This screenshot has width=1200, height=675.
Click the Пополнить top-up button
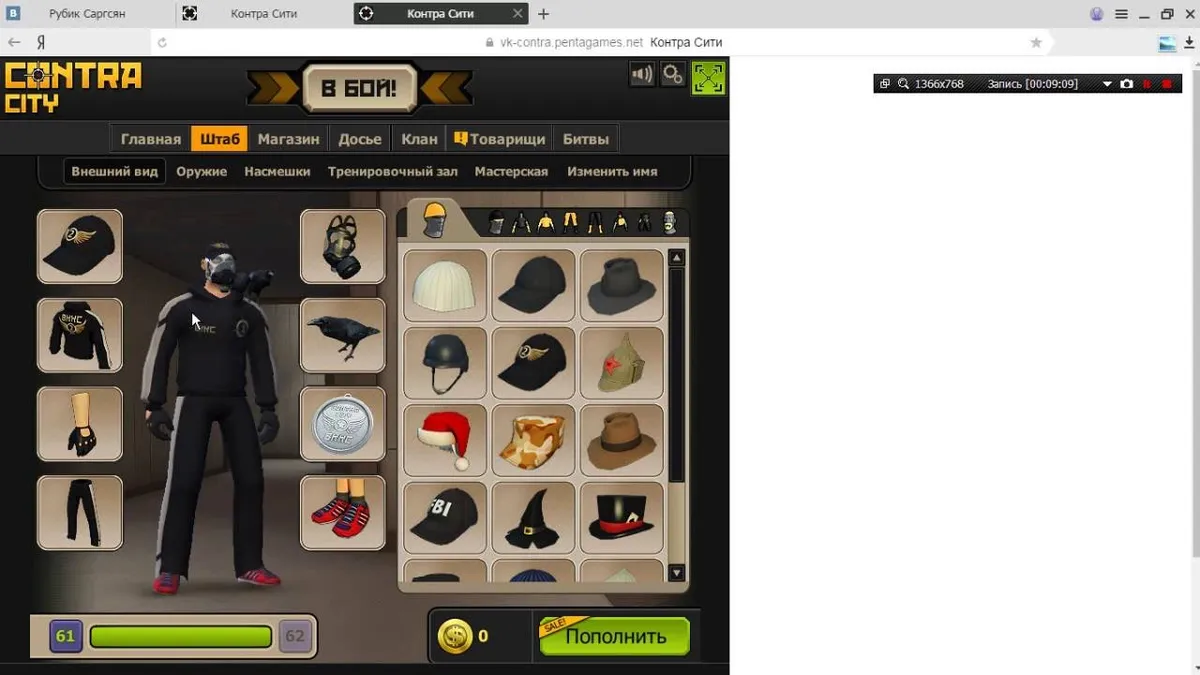[x=615, y=636]
